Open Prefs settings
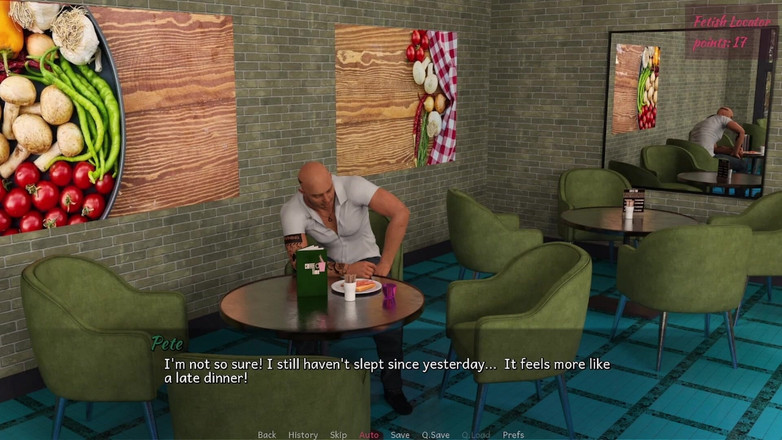 point(513,435)
